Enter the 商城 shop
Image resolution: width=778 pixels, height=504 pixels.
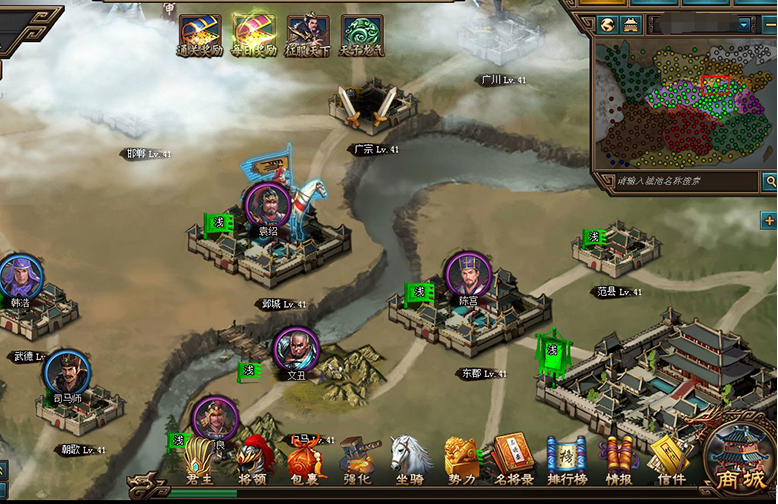741,463
